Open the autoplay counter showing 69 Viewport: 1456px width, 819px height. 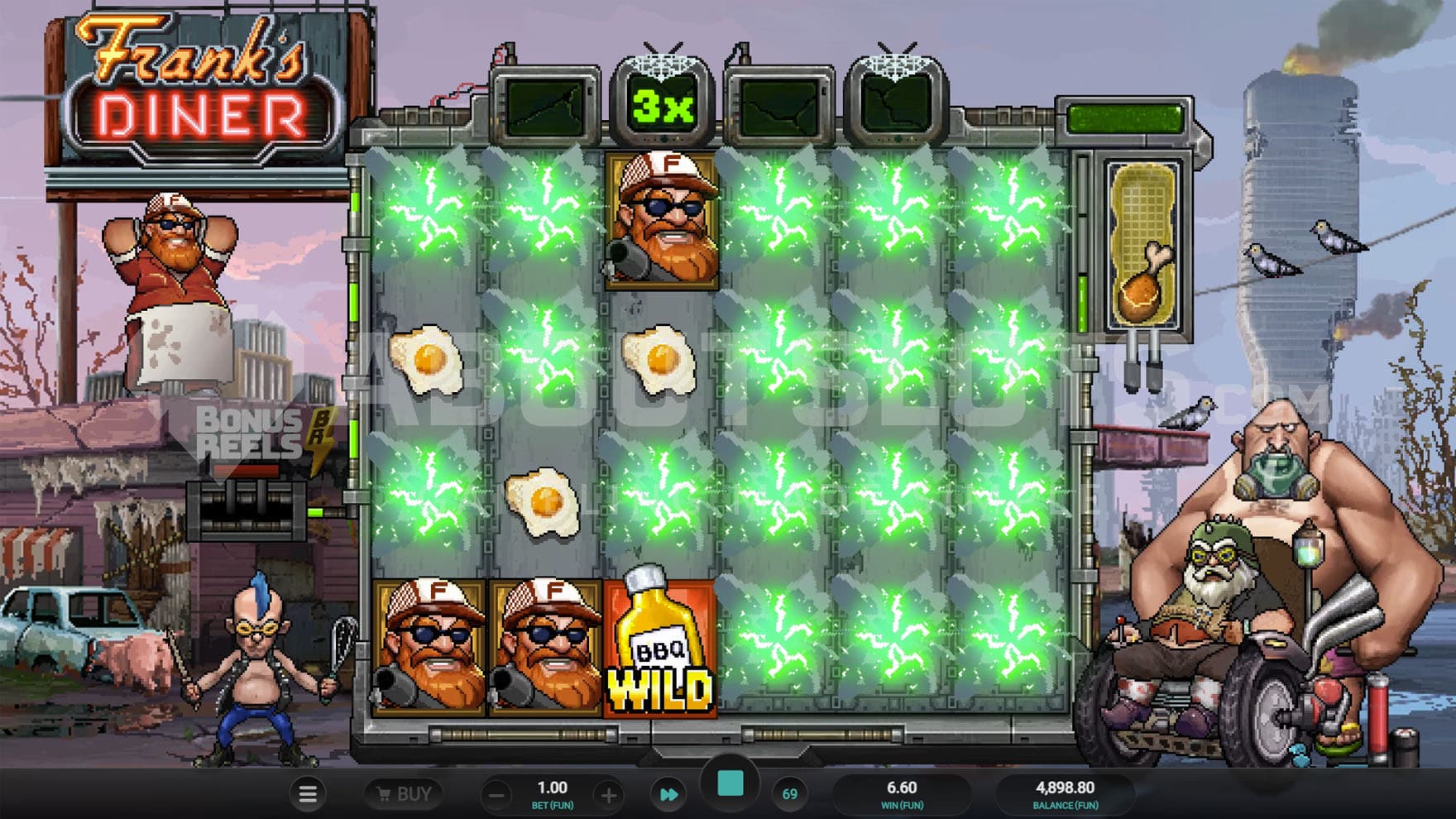[789, 794]
